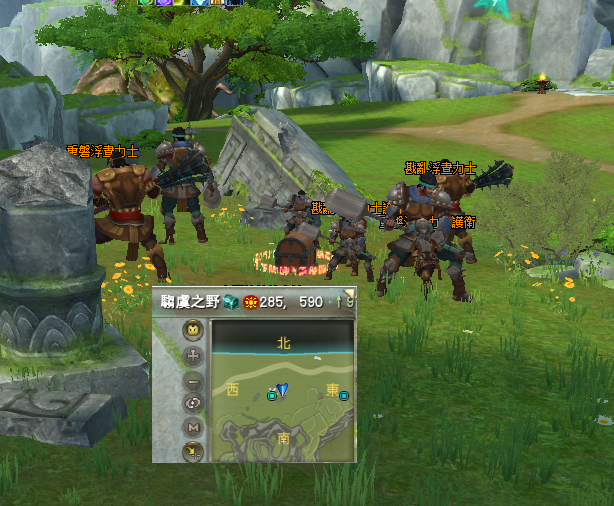Click the minimap zoom-out minus button
The height and width of the screenshot is (506, 614).
pyautogui.click(x=193, y=381)
